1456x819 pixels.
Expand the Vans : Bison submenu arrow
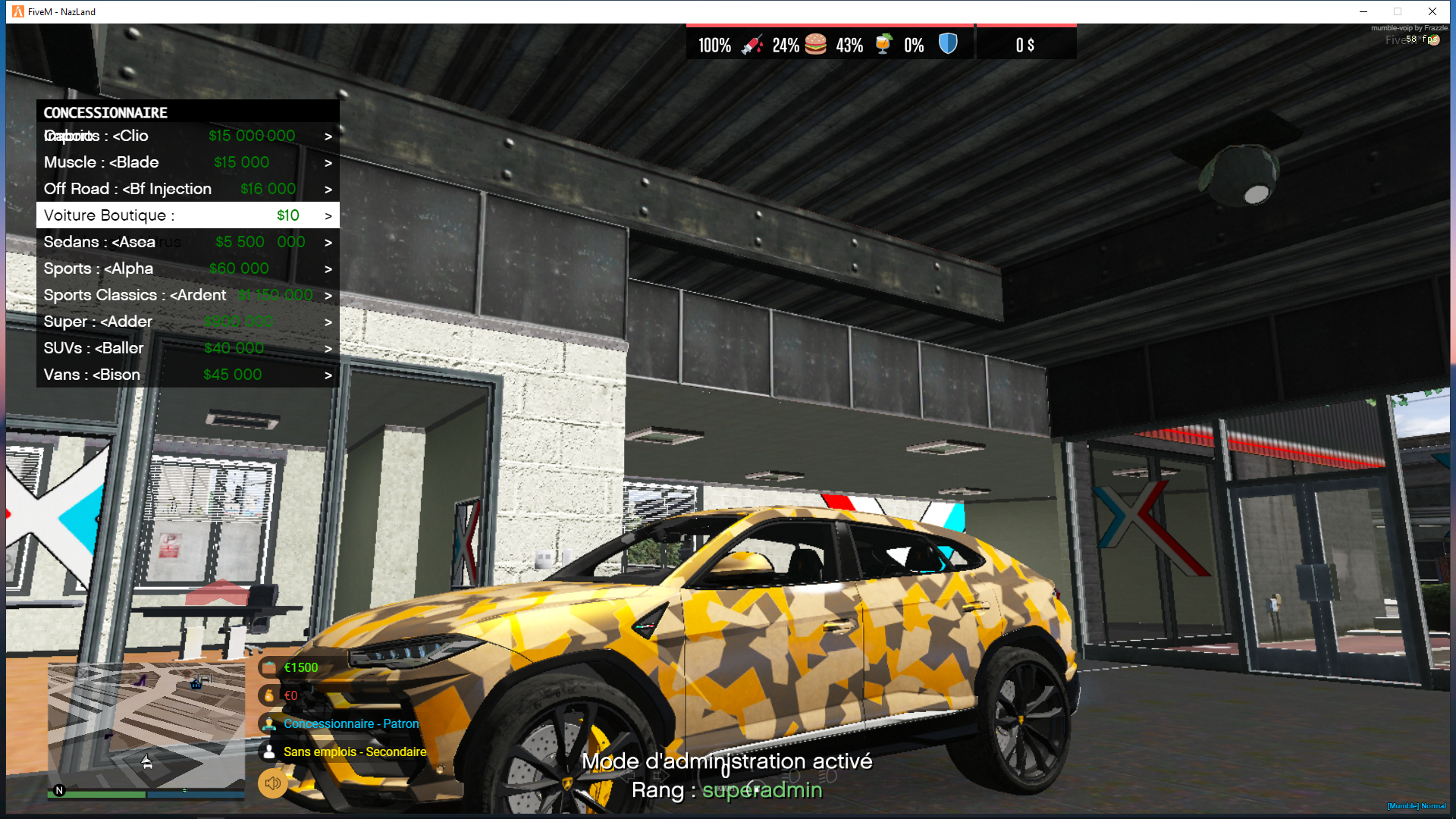[x=328, y=375]
